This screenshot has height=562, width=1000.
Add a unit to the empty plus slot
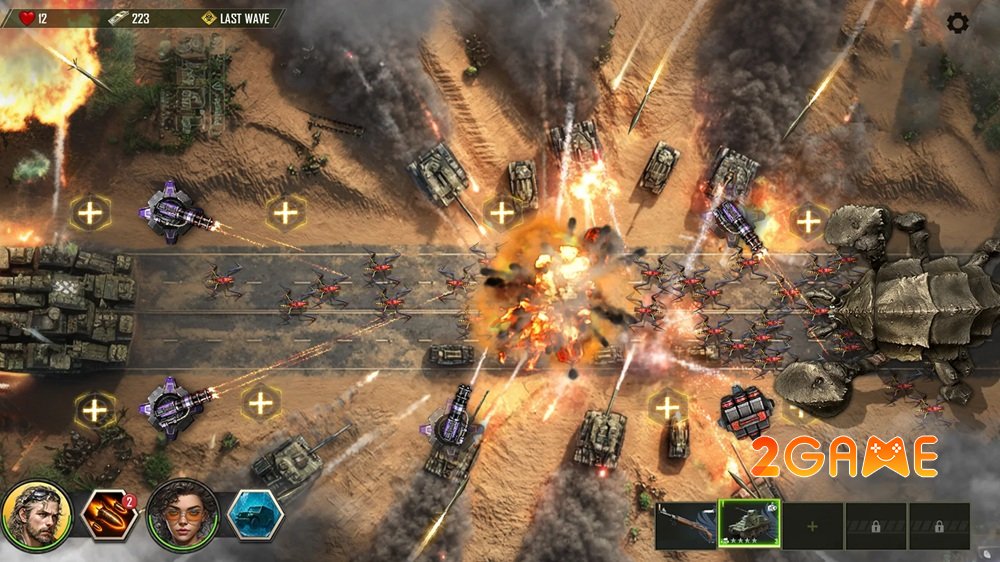(812, 526)
